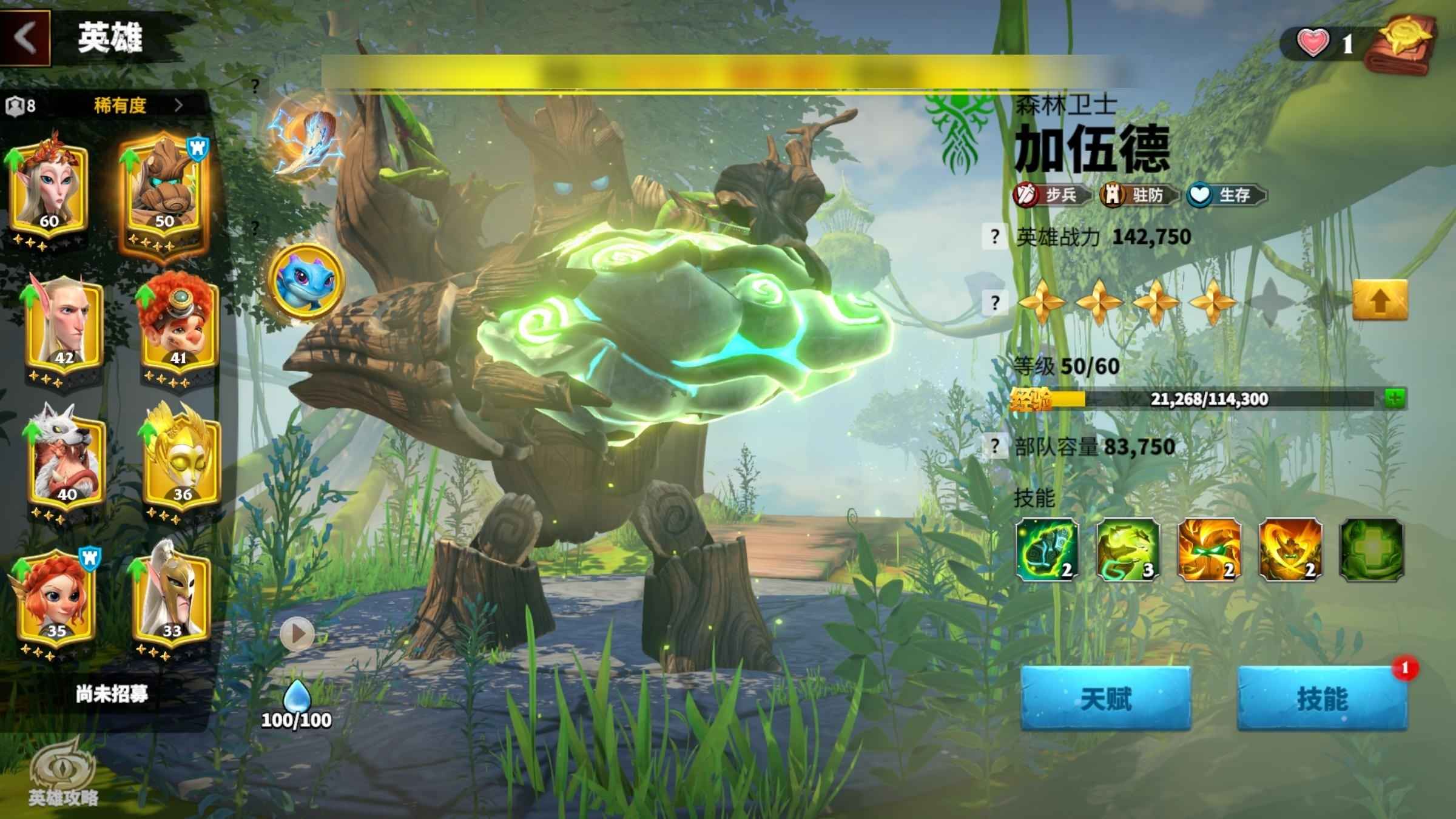
Task: Show help for 英雄战力 hero power
Action: tap(994, 237)
